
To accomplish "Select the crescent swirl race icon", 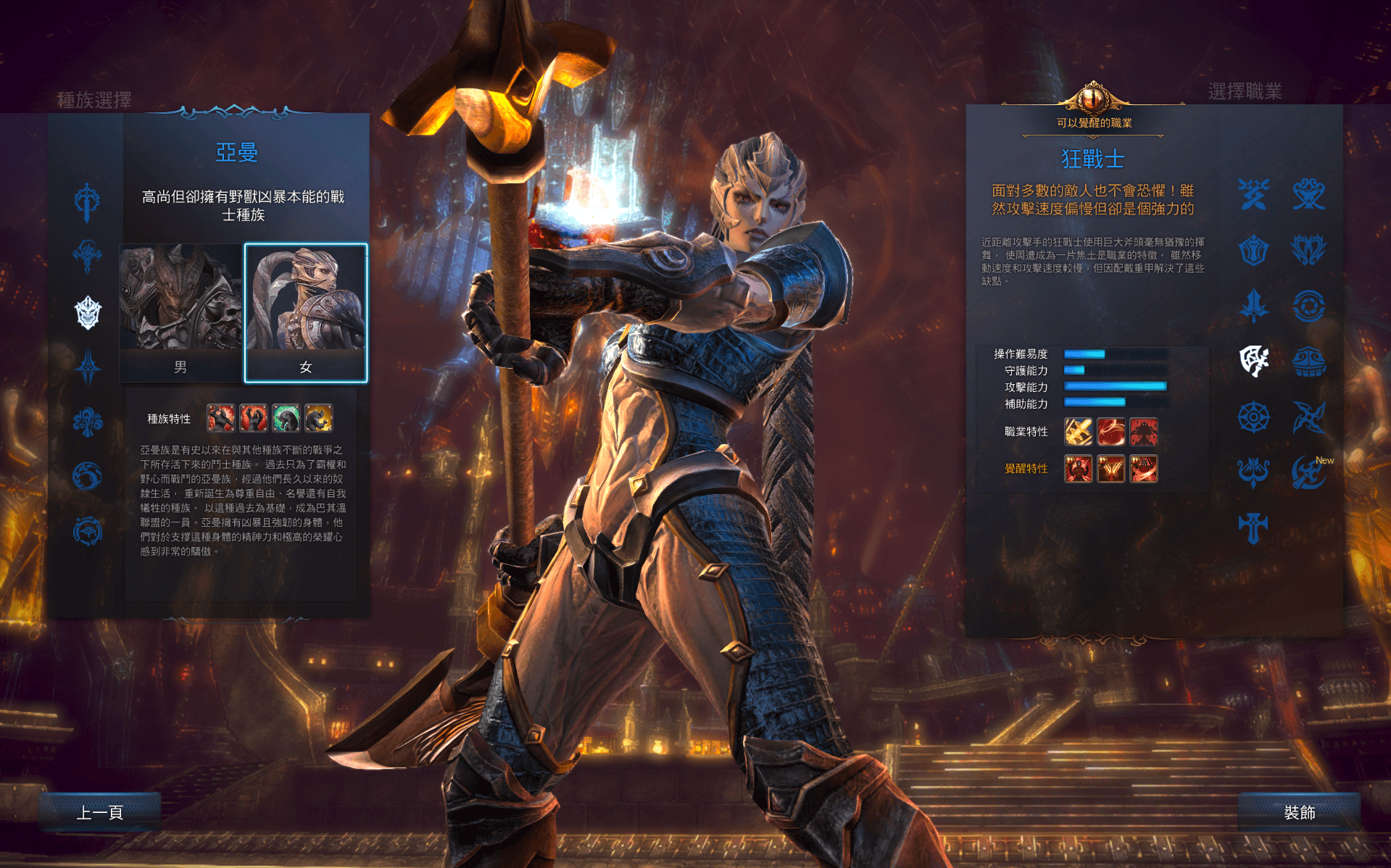I will point(88,477).
